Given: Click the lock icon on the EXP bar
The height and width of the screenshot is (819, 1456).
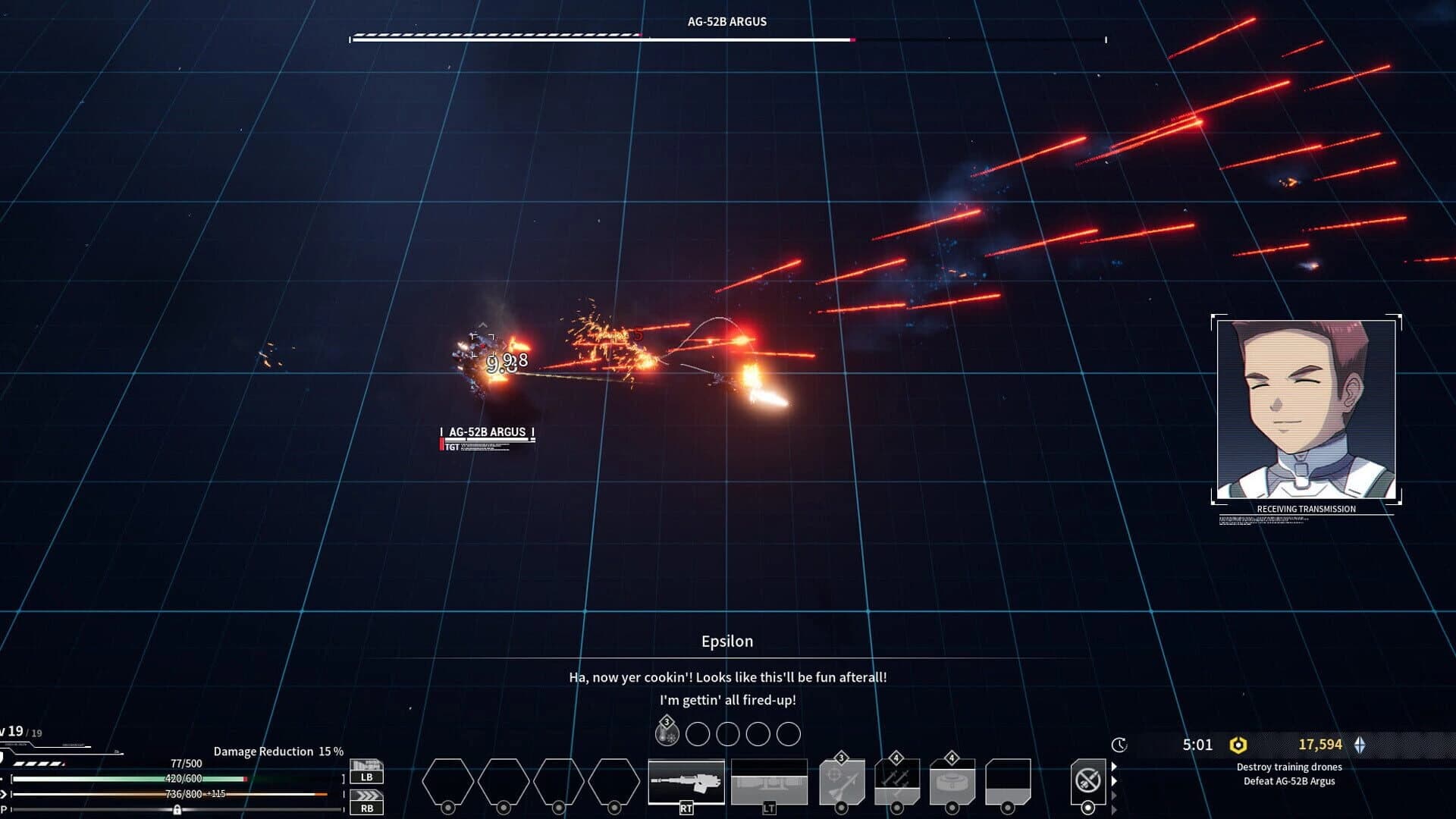Looking at the screenshot, I should pos(178,809).
